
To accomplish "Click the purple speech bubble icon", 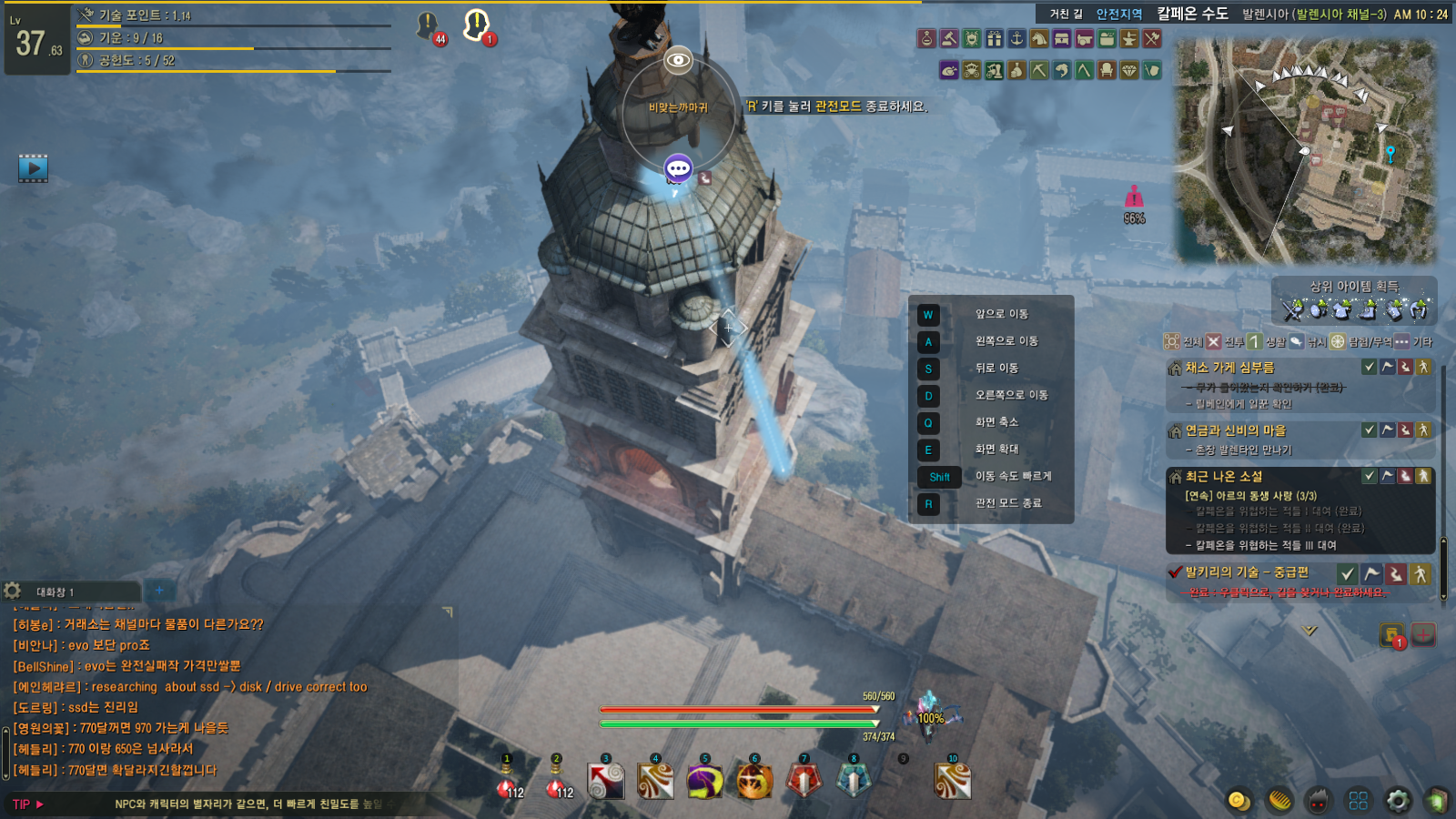I will pos(678,168).
